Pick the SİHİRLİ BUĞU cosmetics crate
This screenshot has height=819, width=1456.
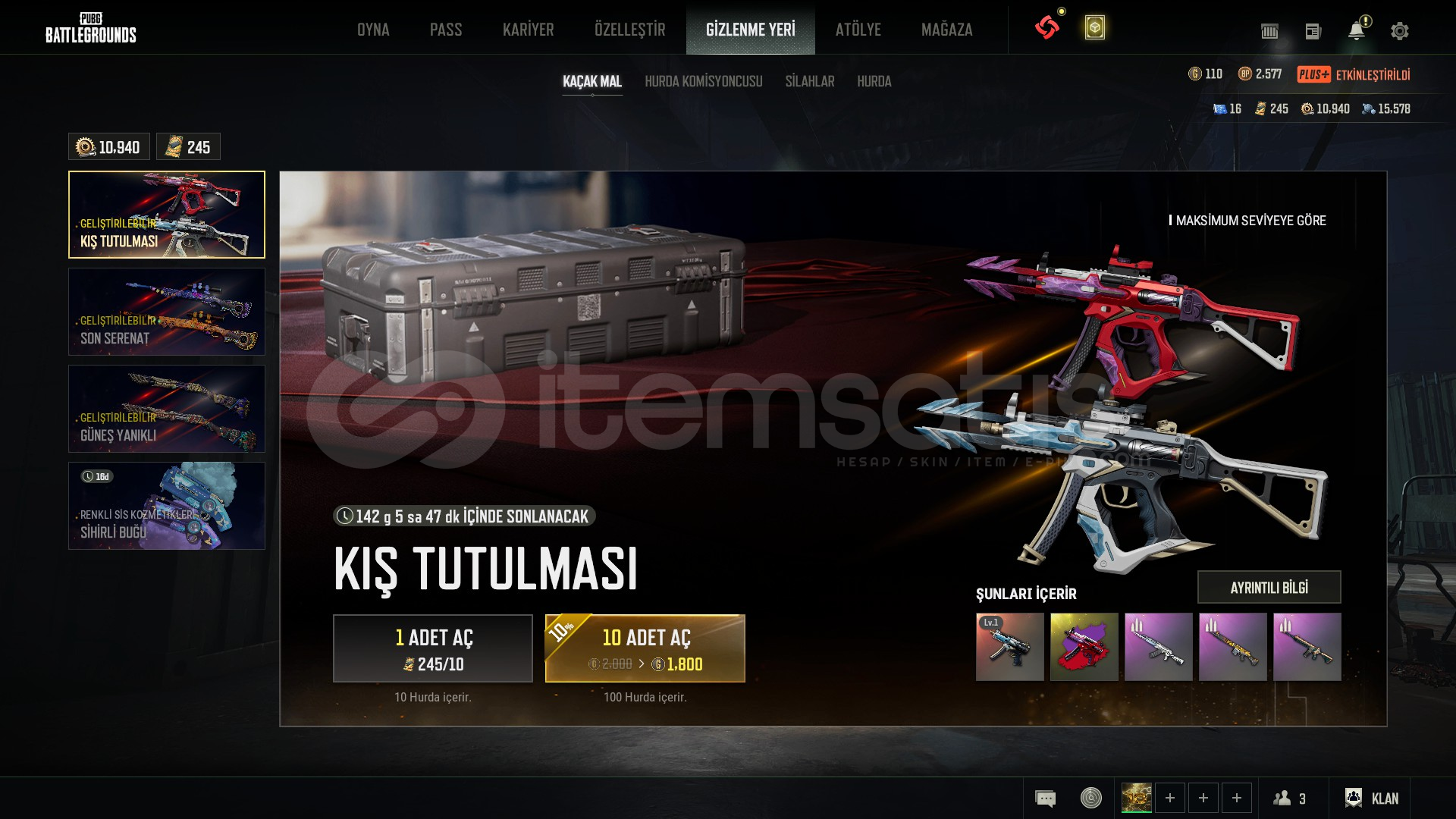click(x=167, y=506)
